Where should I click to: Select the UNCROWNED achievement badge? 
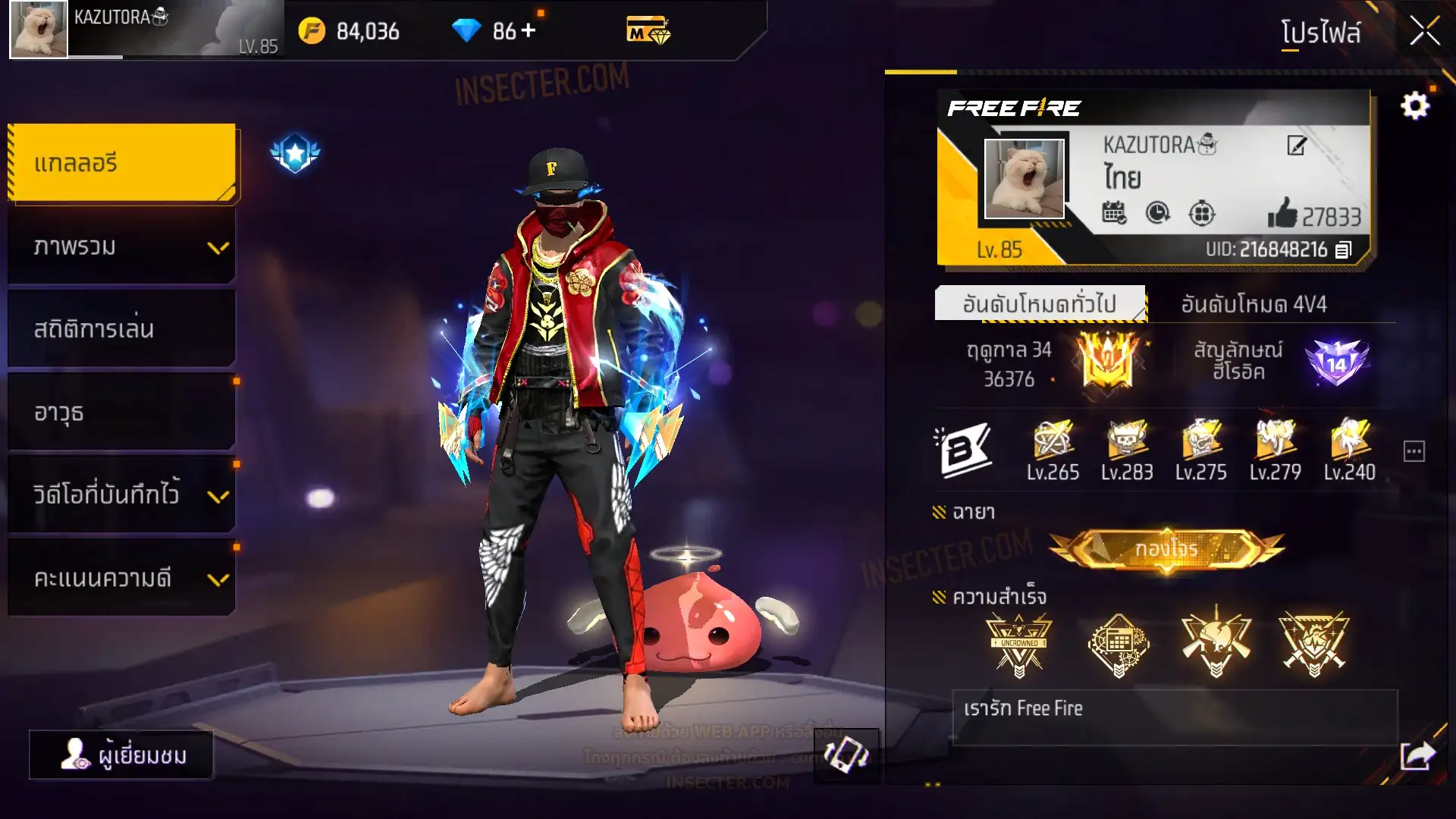[1018, 645]
